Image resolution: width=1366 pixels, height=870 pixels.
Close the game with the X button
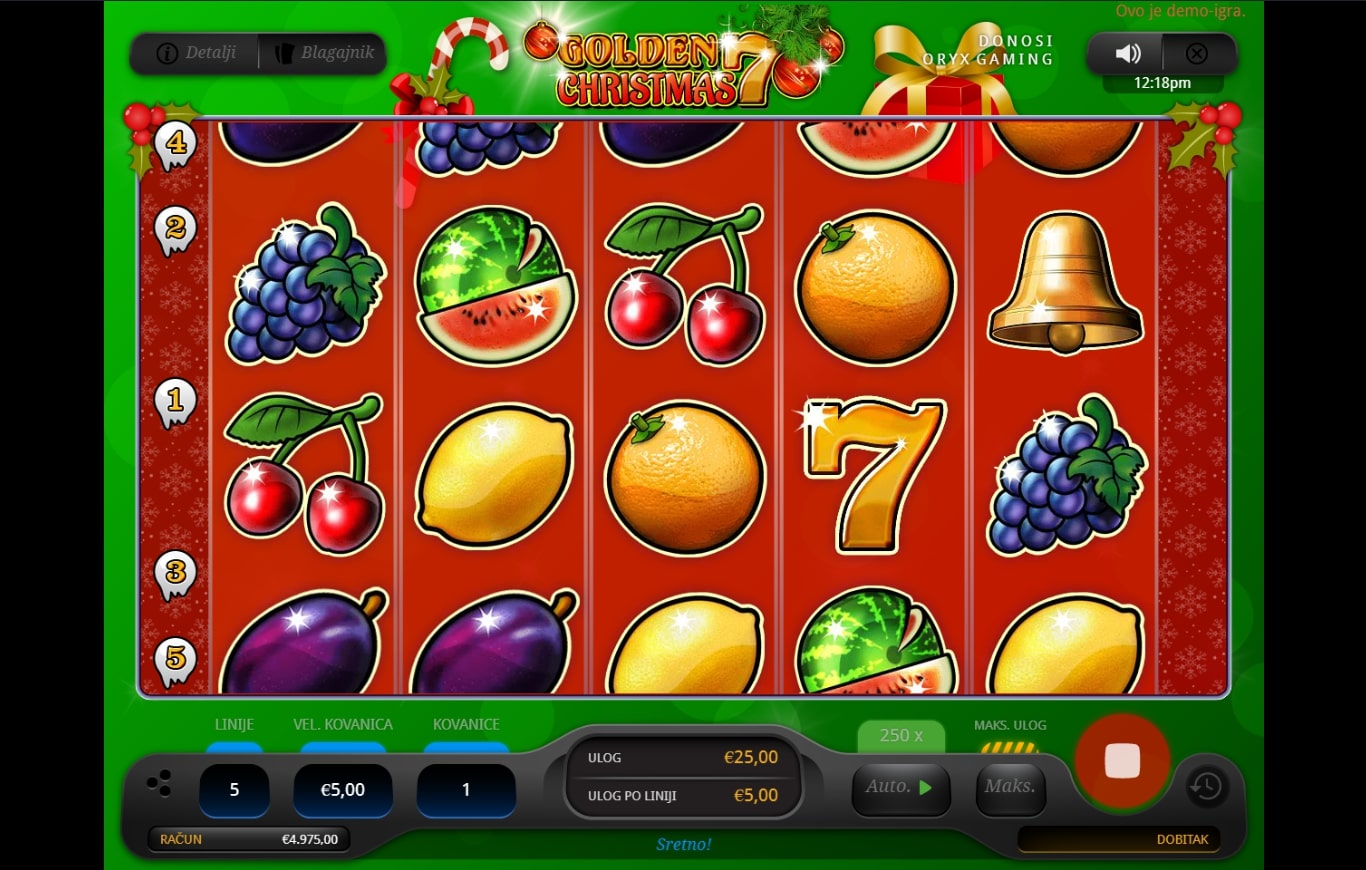click(x=1196, y=54)
